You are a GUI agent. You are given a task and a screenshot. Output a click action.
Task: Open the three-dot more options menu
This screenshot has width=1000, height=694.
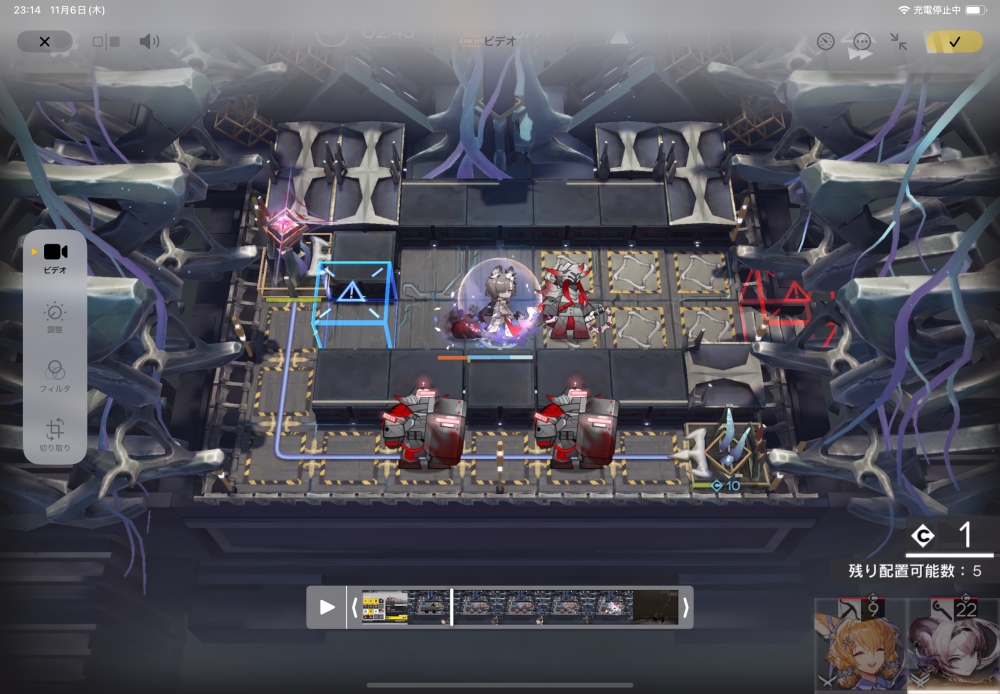click(x=862, y=42)
